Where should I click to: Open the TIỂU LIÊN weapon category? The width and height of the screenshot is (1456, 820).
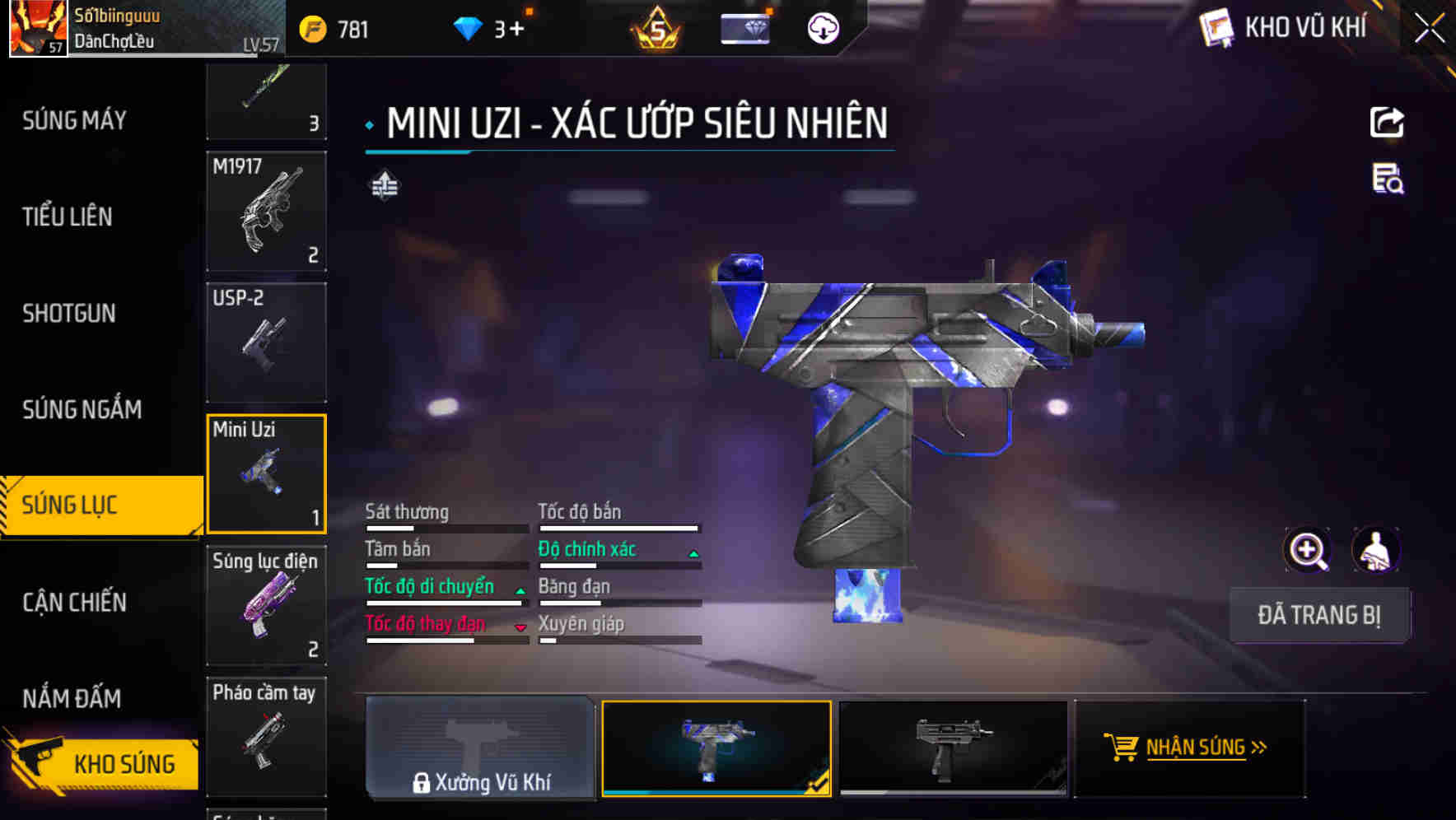68,217
